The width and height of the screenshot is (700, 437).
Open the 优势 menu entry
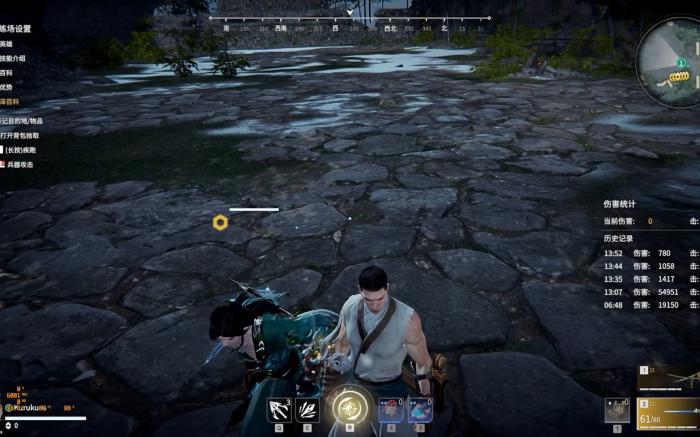7,87
